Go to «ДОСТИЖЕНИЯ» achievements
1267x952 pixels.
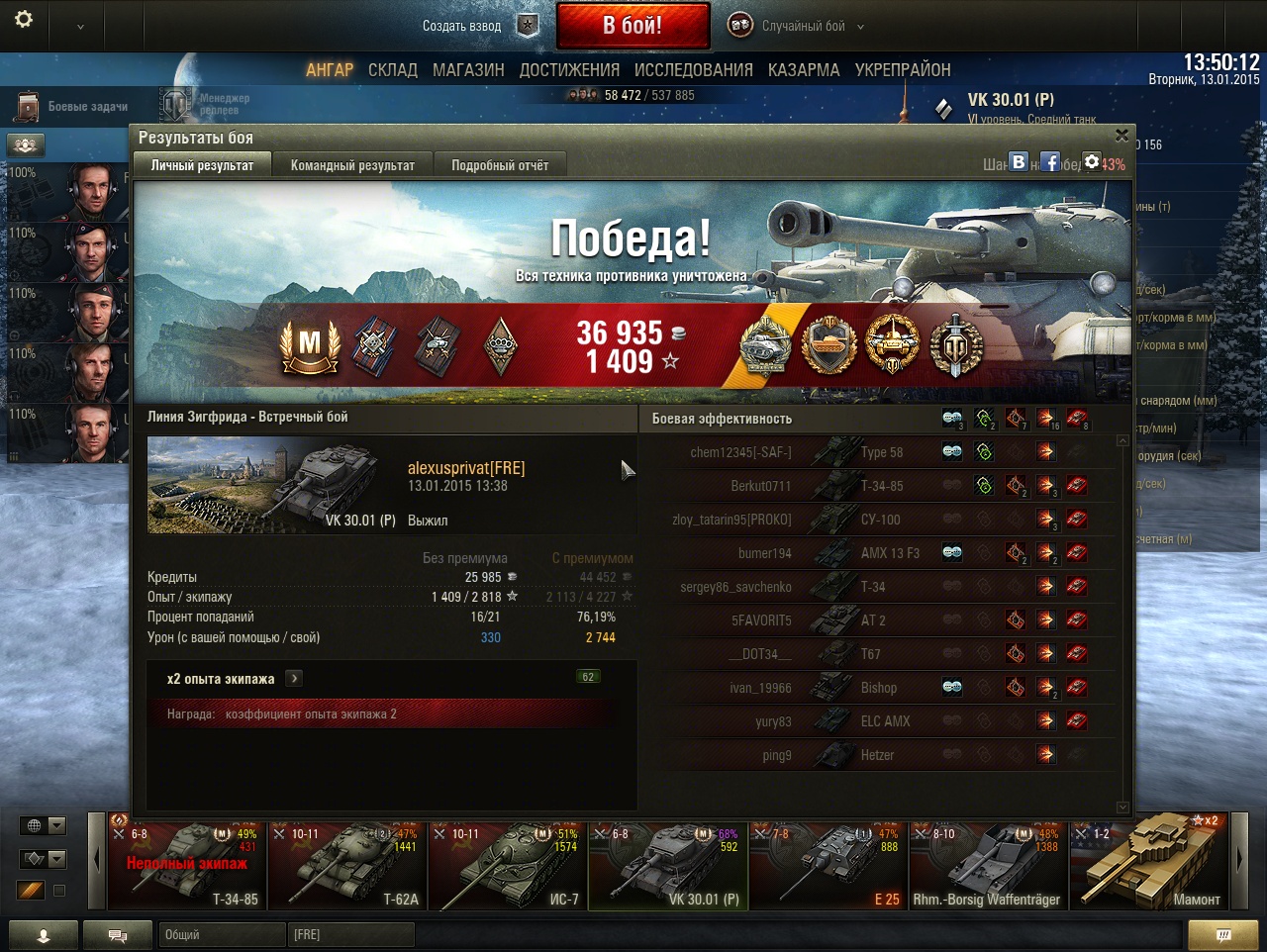[x=569, y=70]
